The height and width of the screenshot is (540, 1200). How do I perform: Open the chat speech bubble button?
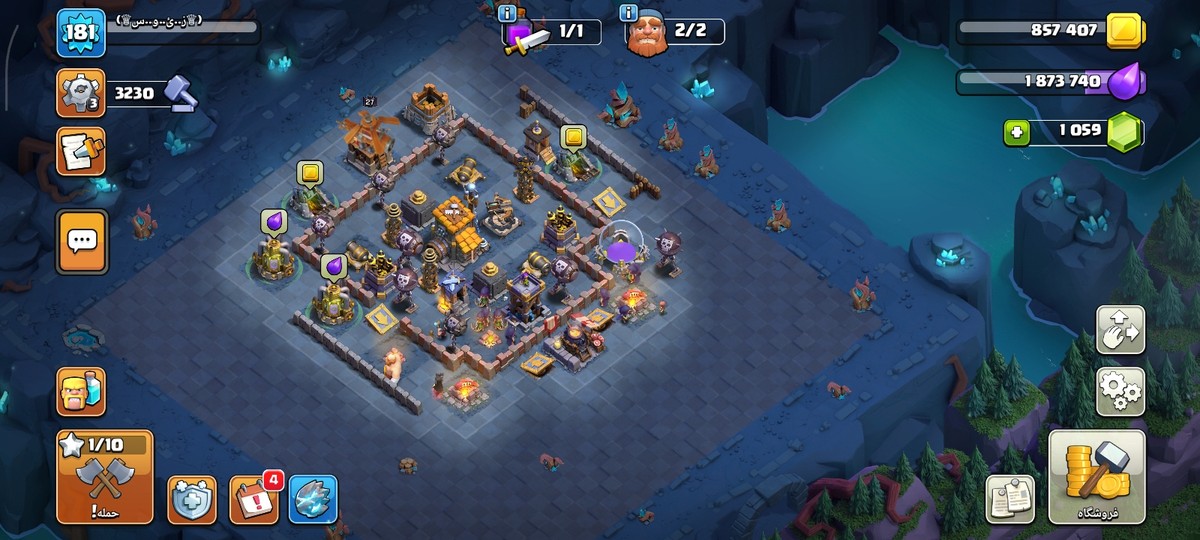[x=81, y=241]
